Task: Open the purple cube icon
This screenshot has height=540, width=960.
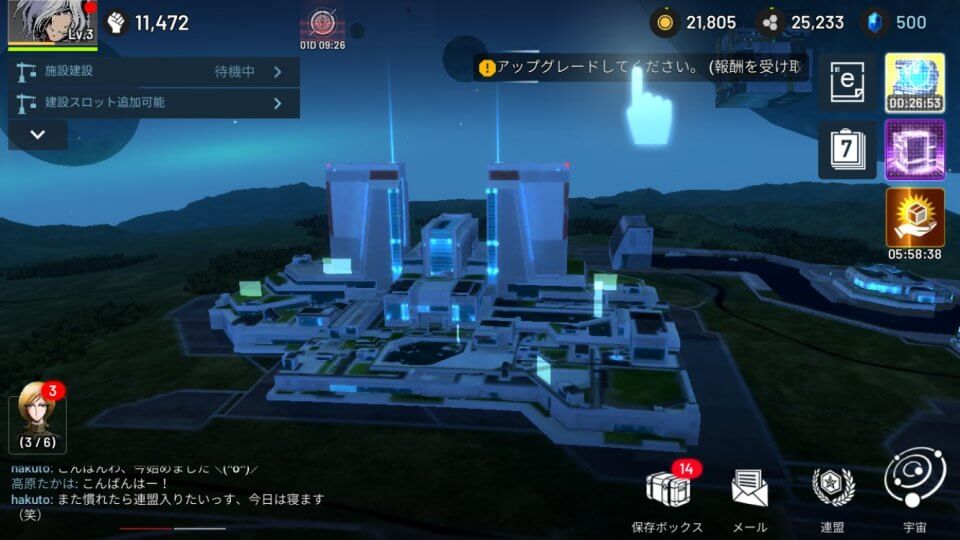Action: click(x=914, y=150)
